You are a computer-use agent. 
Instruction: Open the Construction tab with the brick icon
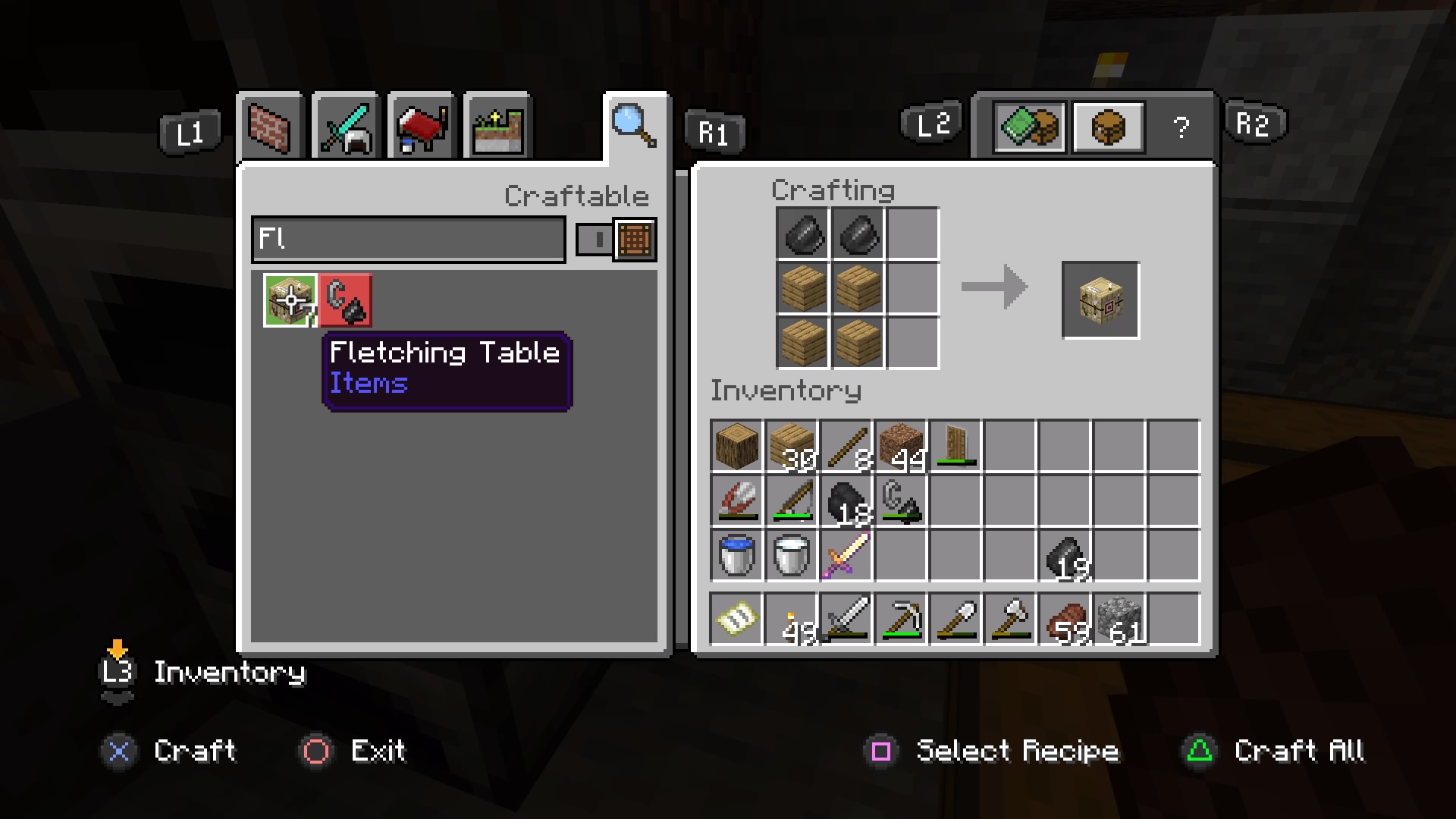pos(270,127)
